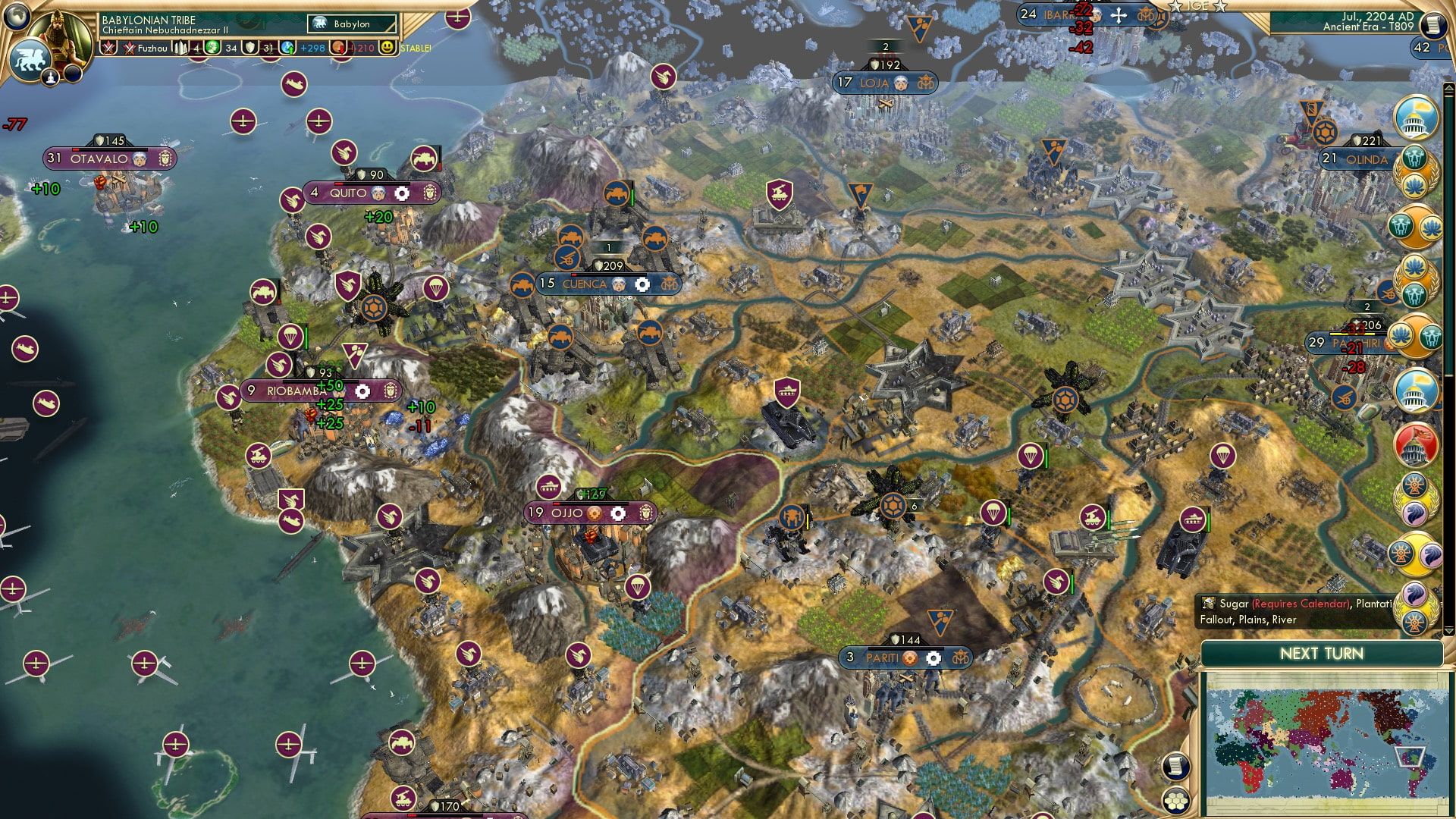Toggle the small statue icon under the globe
Viewport: 1456px width, 819px height.
coord(50,77)
